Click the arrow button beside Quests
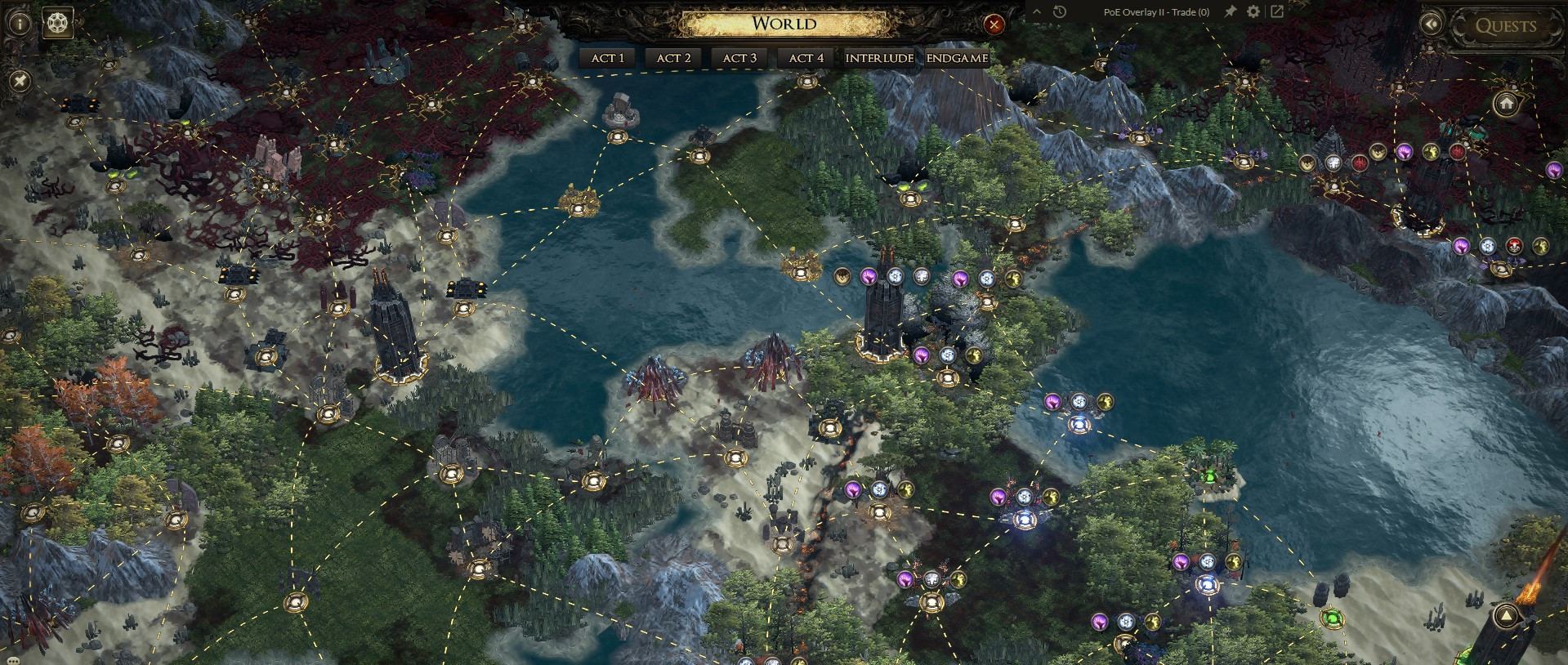This screenshot has height=665, width=1568. coord(1431,25)
